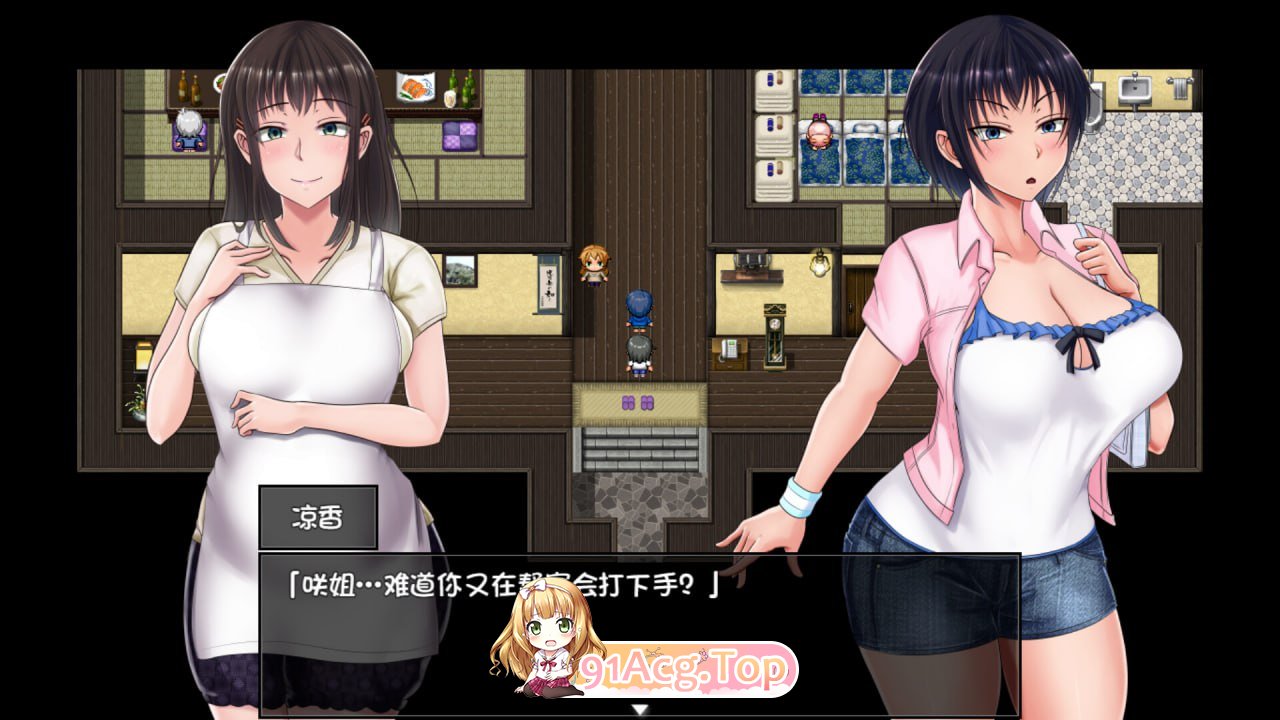Select the gray-haired character following the player
This screenshot has width=1280, height=720.
click(x=640, y=350)
